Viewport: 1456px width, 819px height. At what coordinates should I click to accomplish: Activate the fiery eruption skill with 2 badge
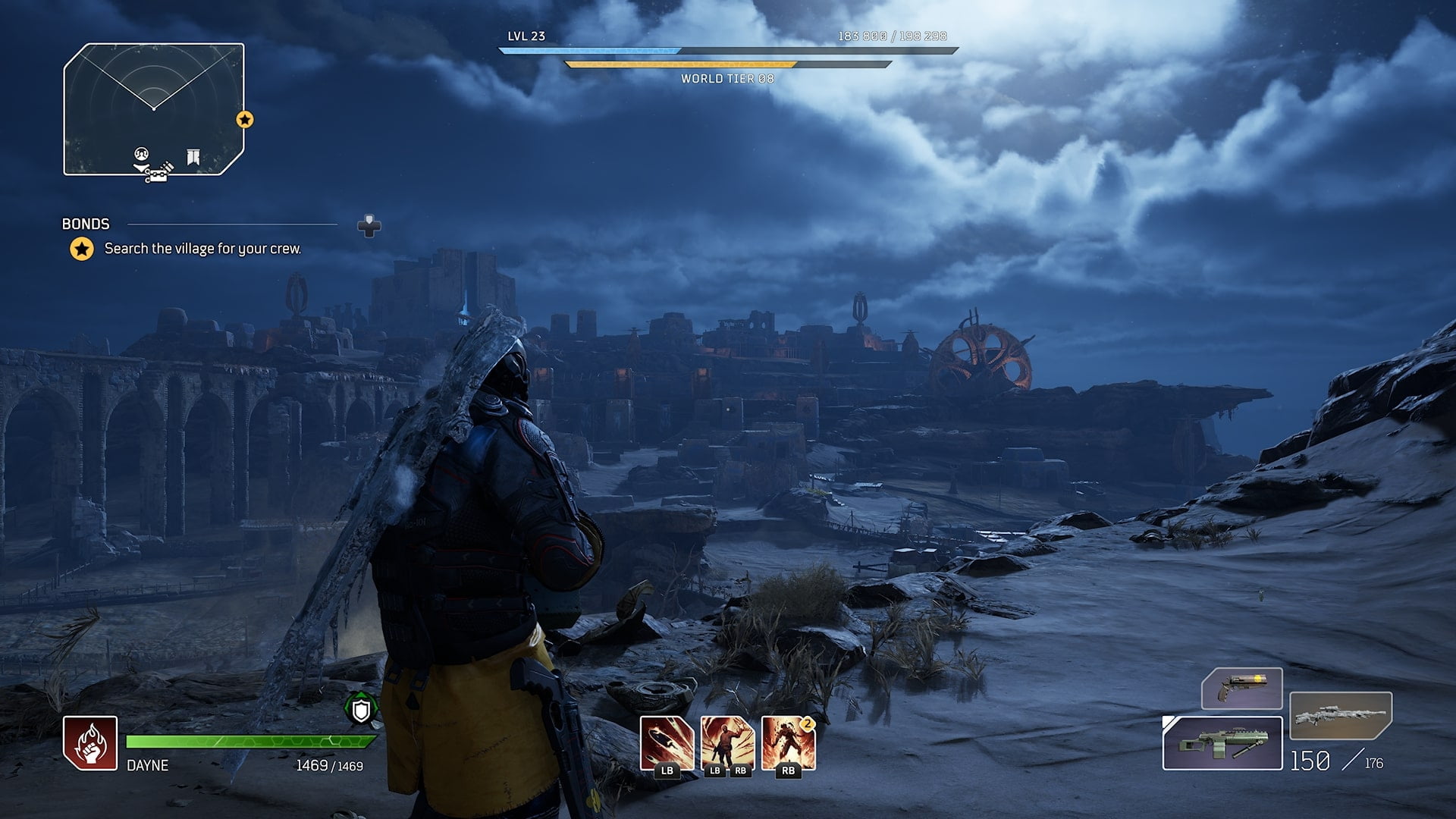click(x=788, y=743)
